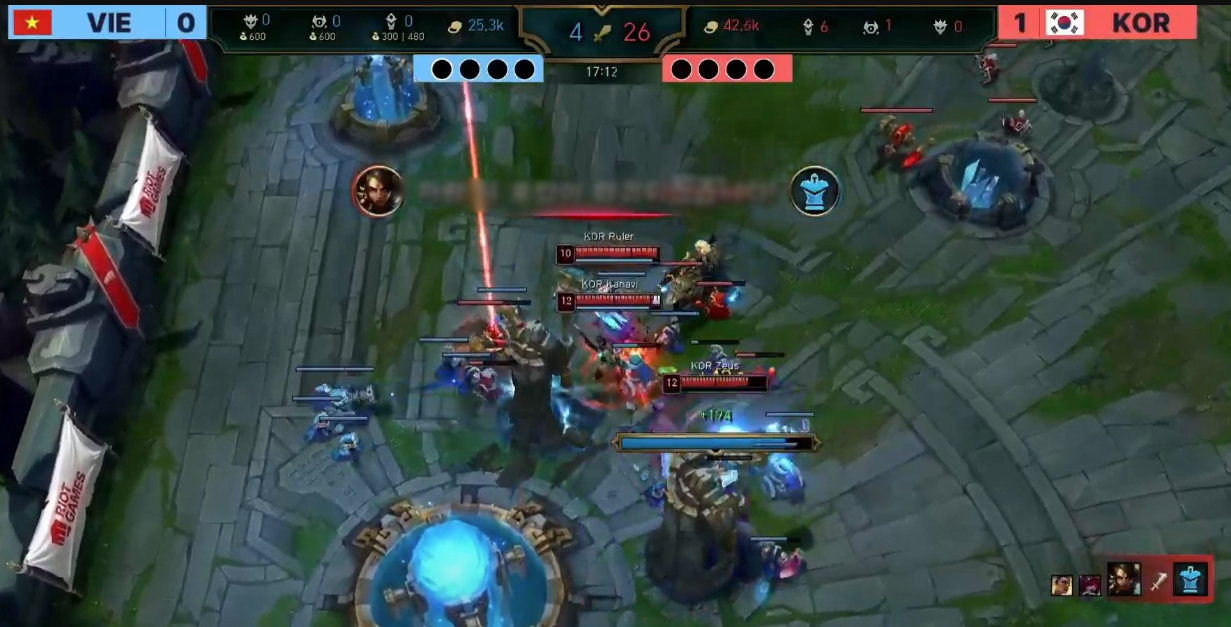Click the killer champion portrait in the kill feed
The width and height of the screenshot is (1231, 627).
1123,579
